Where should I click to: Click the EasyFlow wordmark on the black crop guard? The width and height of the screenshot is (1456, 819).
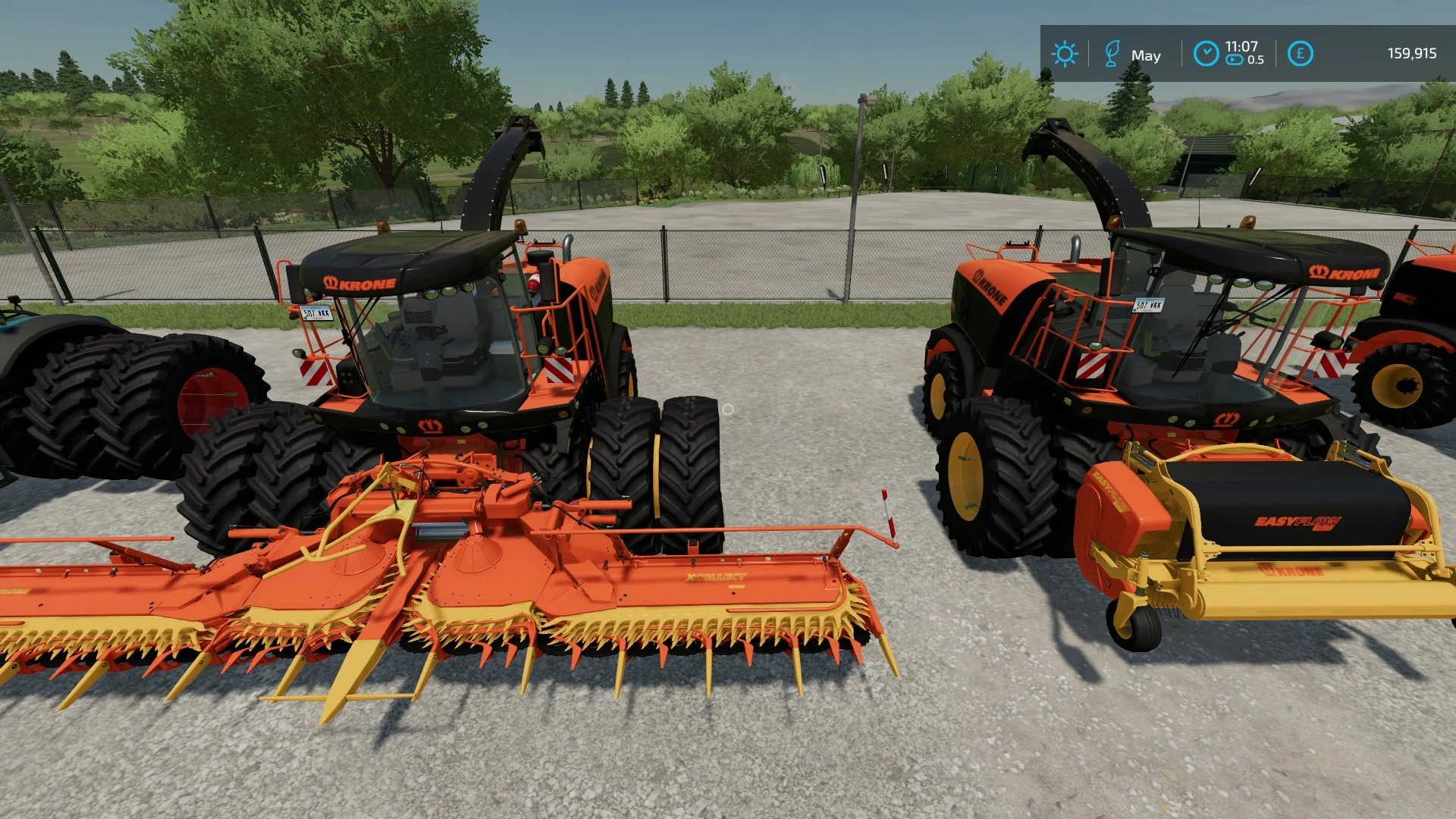[1298, 522]
